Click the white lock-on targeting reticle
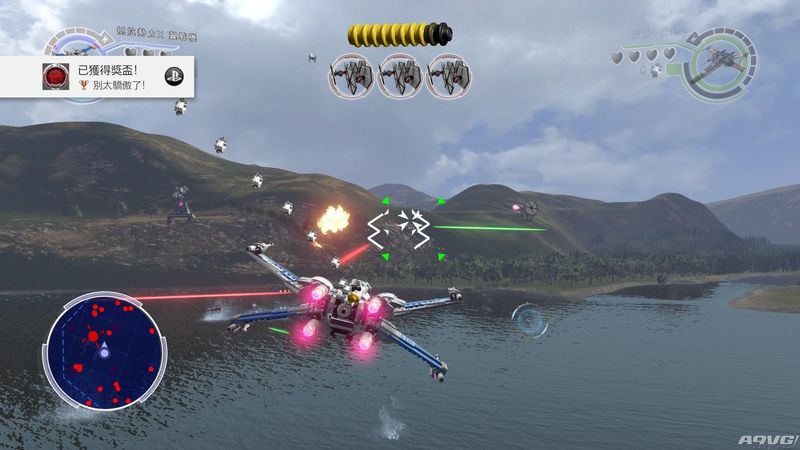 point(399,228)
